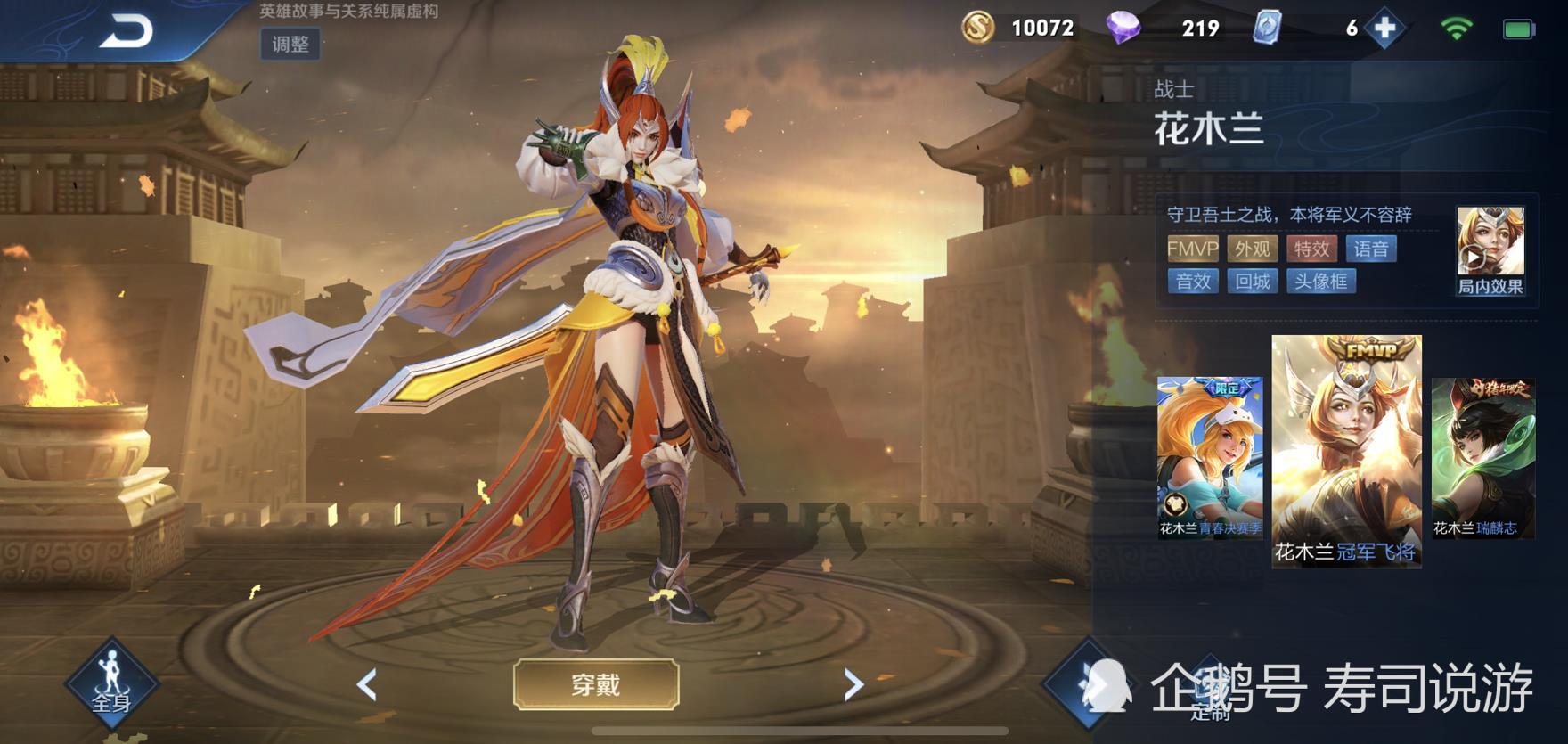Add more tickets with plus button
This screenshot has height=744, width=1568.
coord(1384,29)
